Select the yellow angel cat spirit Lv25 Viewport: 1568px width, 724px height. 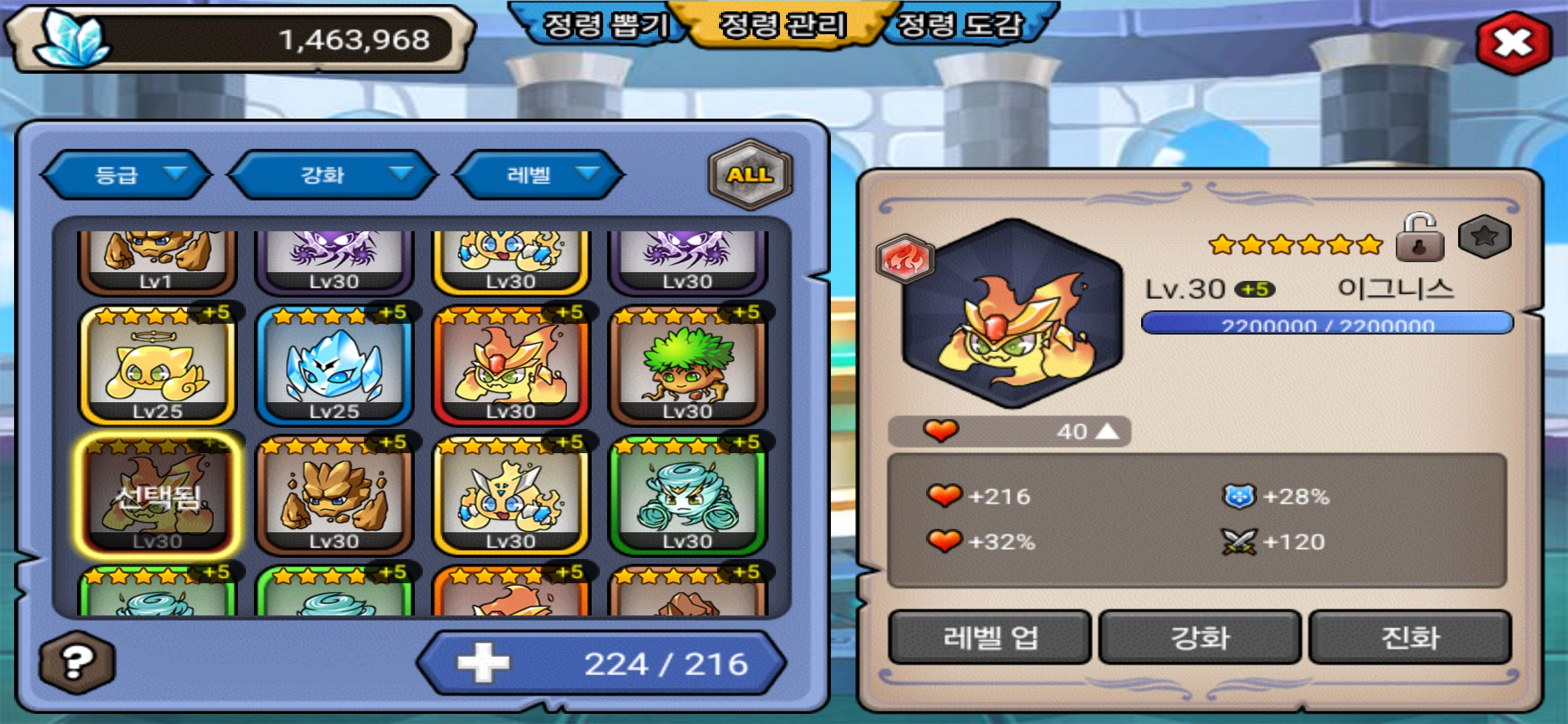(x=157, y=365)
